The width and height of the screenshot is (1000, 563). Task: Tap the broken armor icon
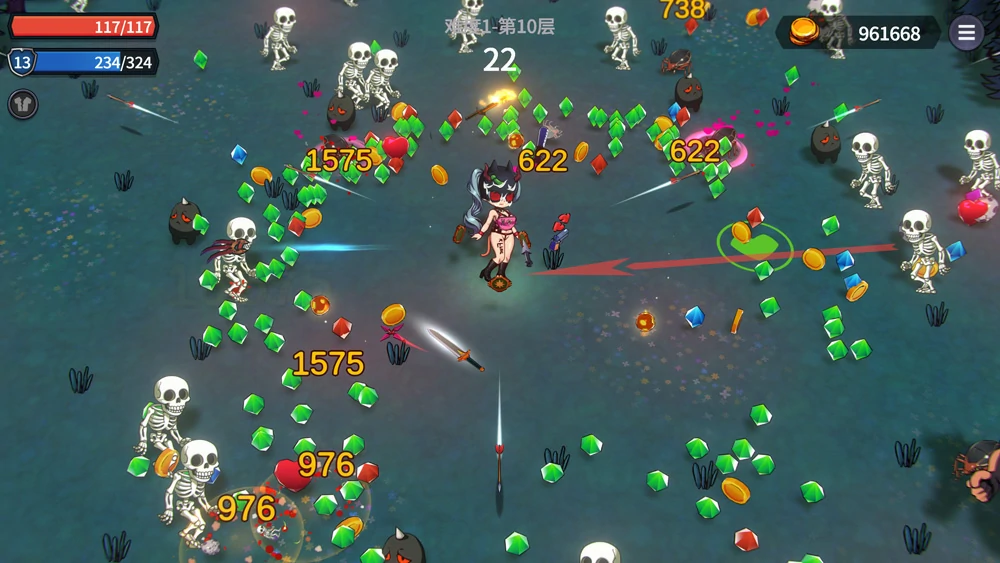coord(23,104)
